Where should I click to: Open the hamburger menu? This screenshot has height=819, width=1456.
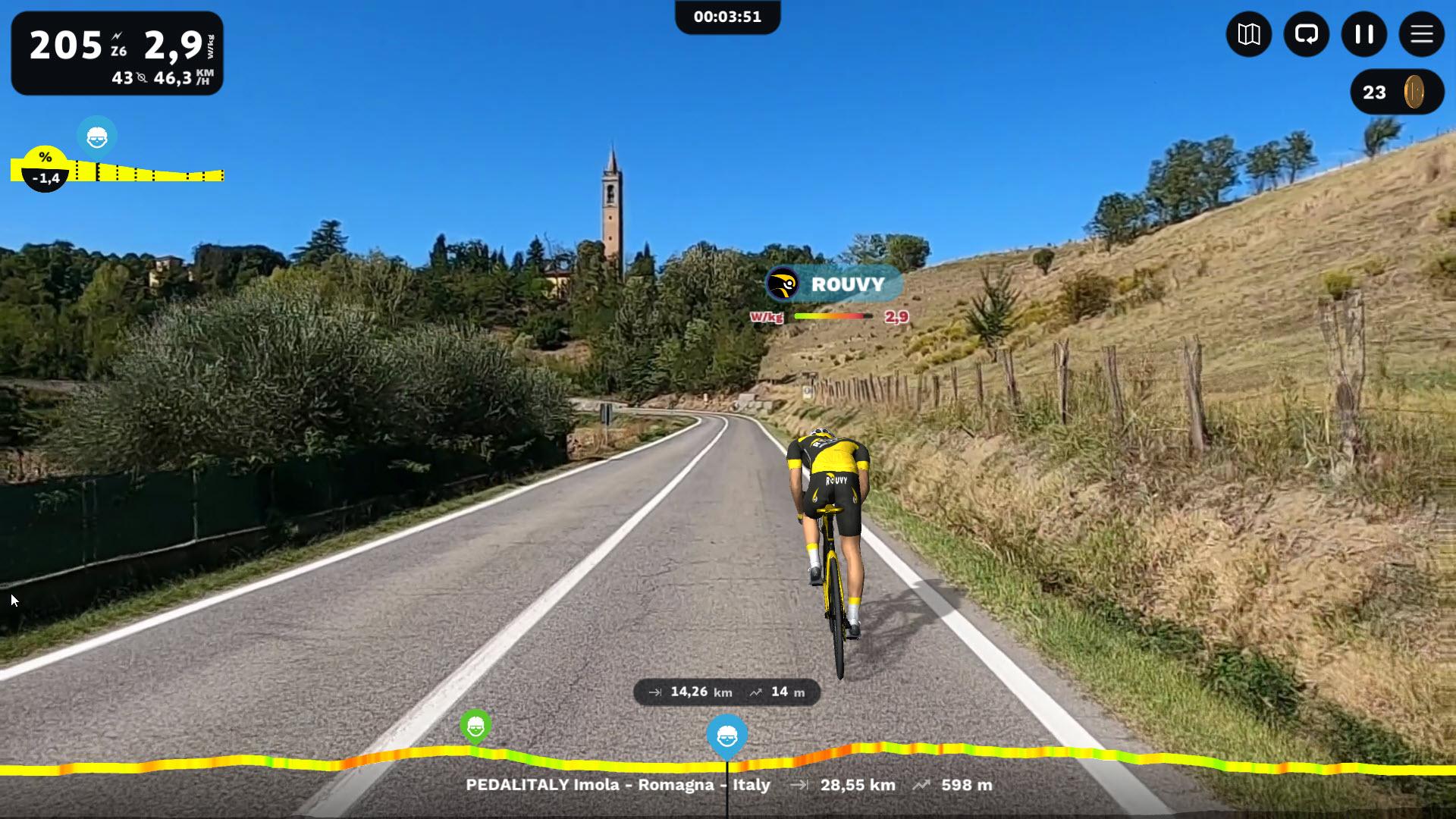pos(1421,34)
